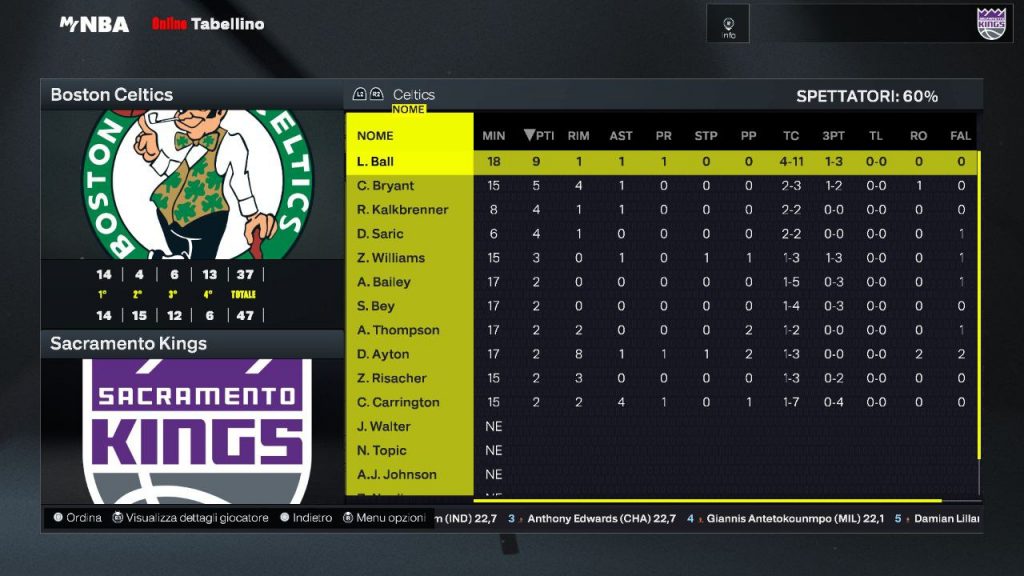Choose C. Bryant in the box score
The image size is (1024, 576).
386,186
